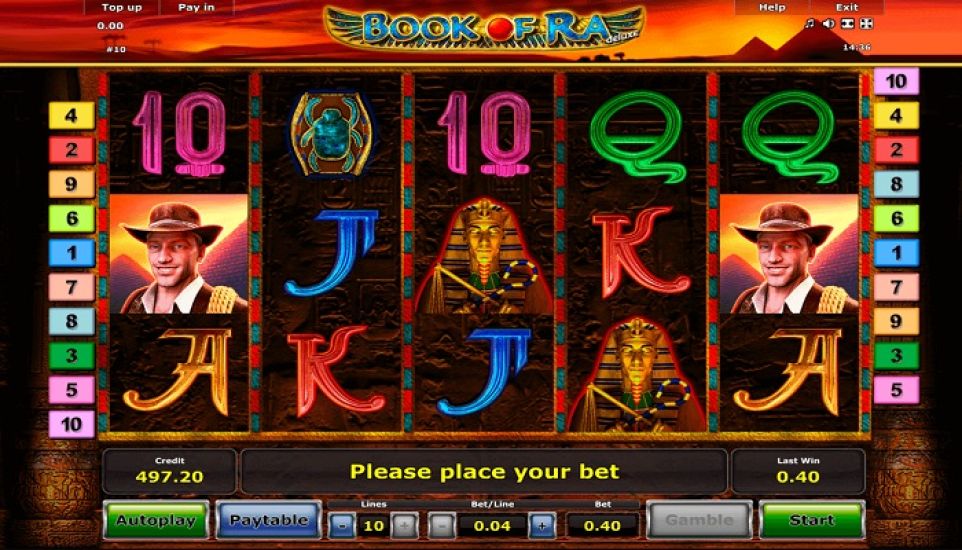962x550 pixels.
Task: Exit the game
Action: (x=846, y=7)
